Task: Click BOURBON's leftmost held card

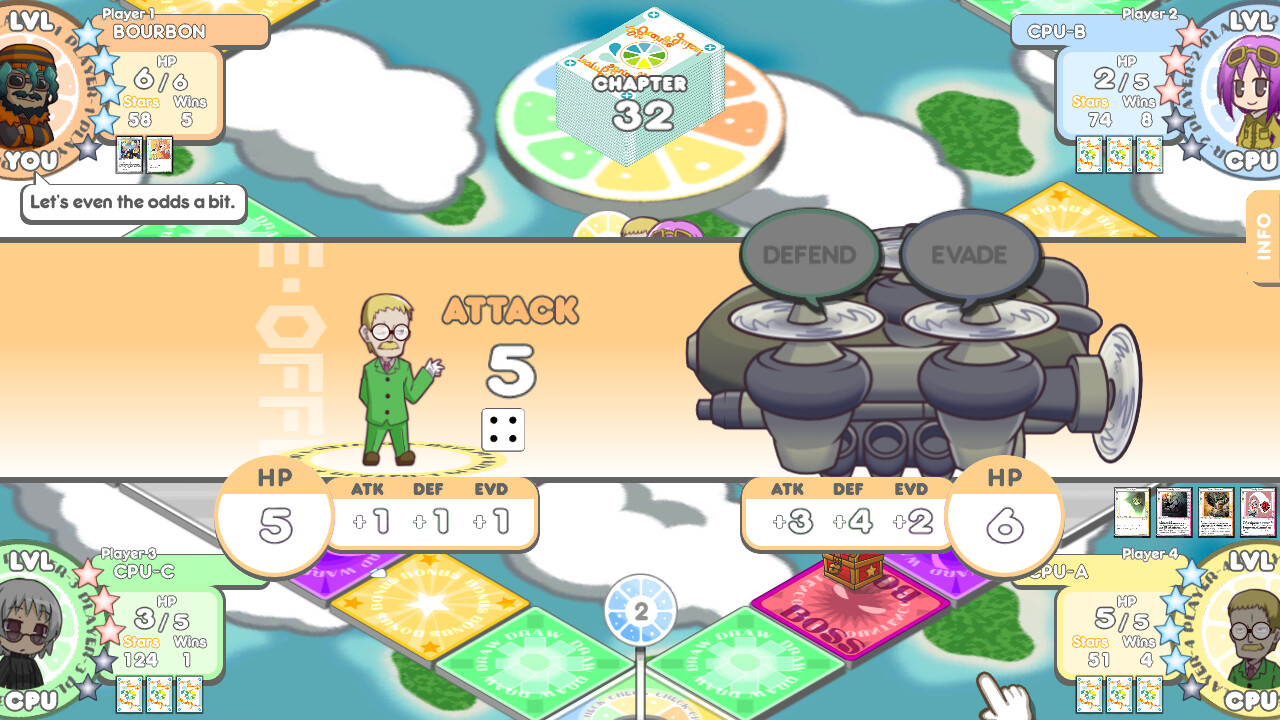Action: 129,156
